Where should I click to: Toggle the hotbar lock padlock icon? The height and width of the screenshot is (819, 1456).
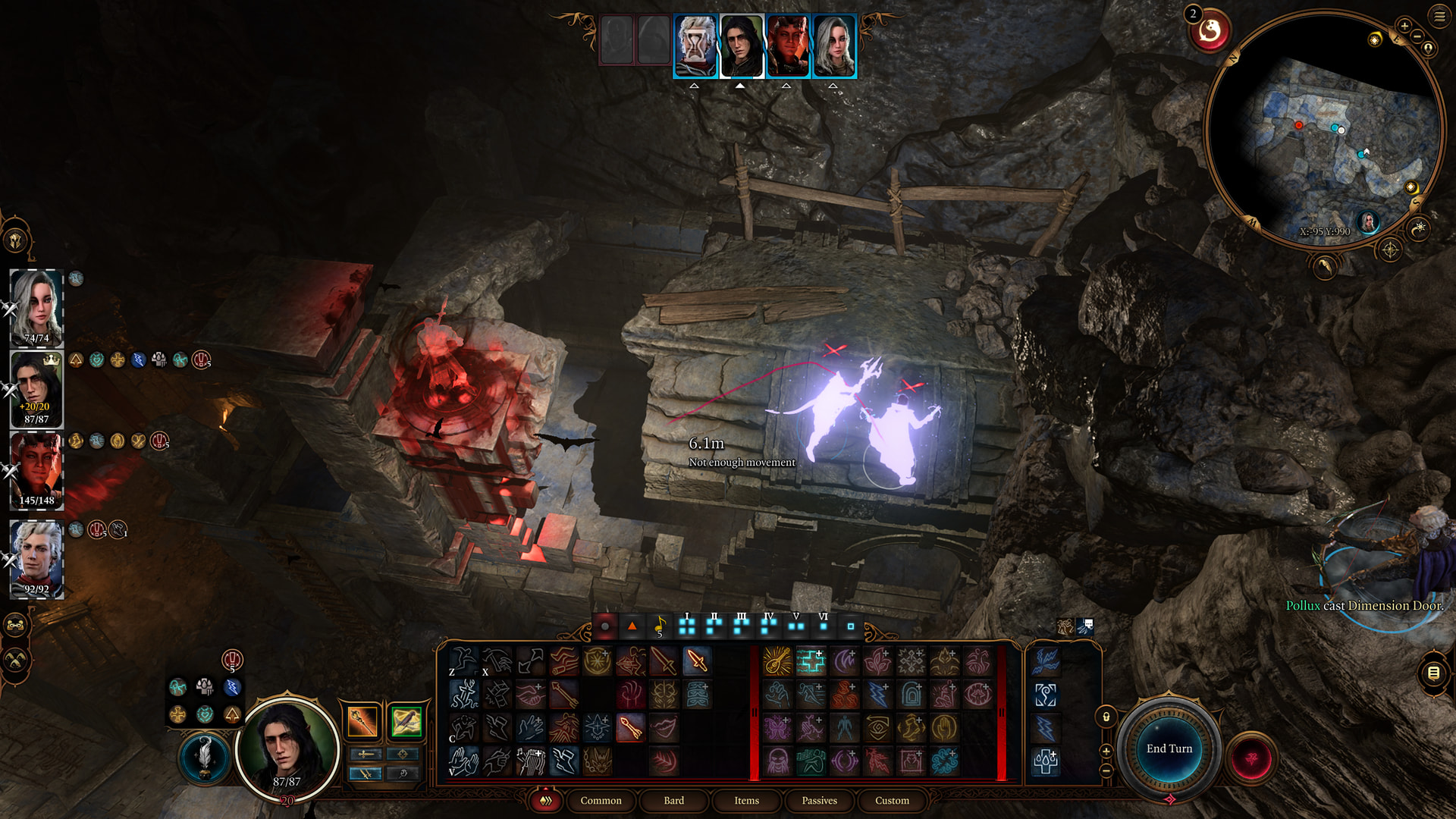pyautogui.click(x=1106, y=717)
